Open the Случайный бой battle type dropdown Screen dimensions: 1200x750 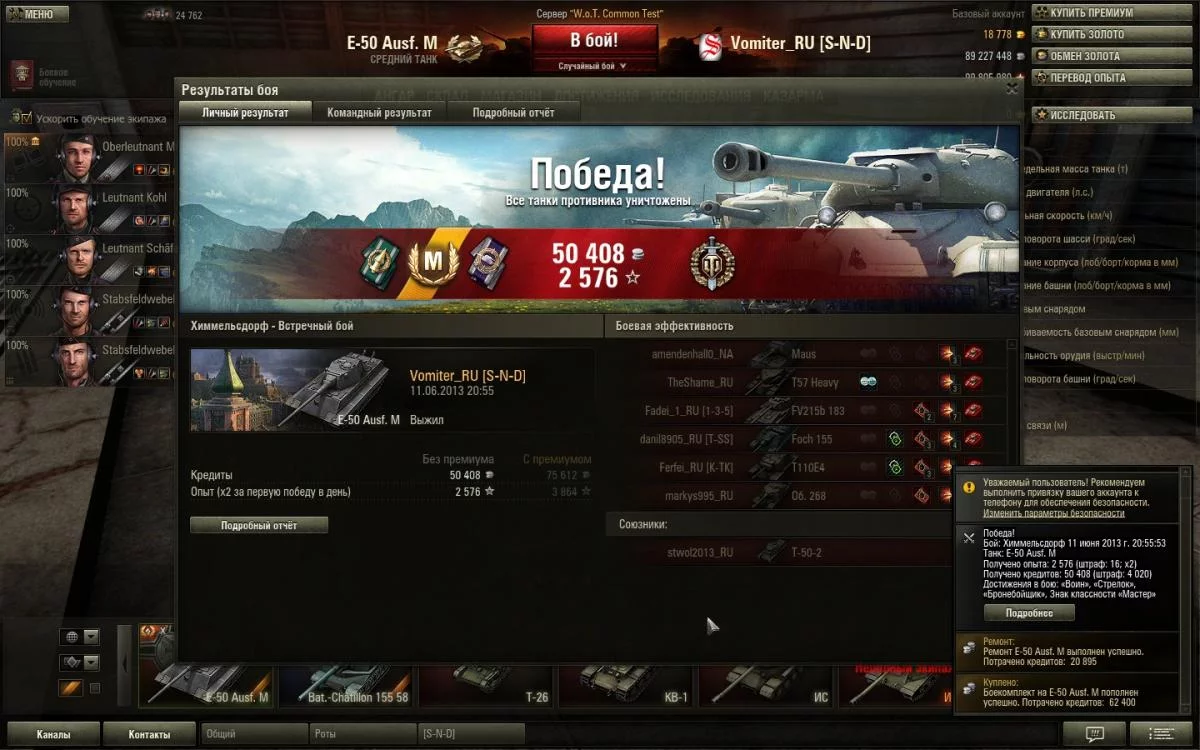click(594, 66)
